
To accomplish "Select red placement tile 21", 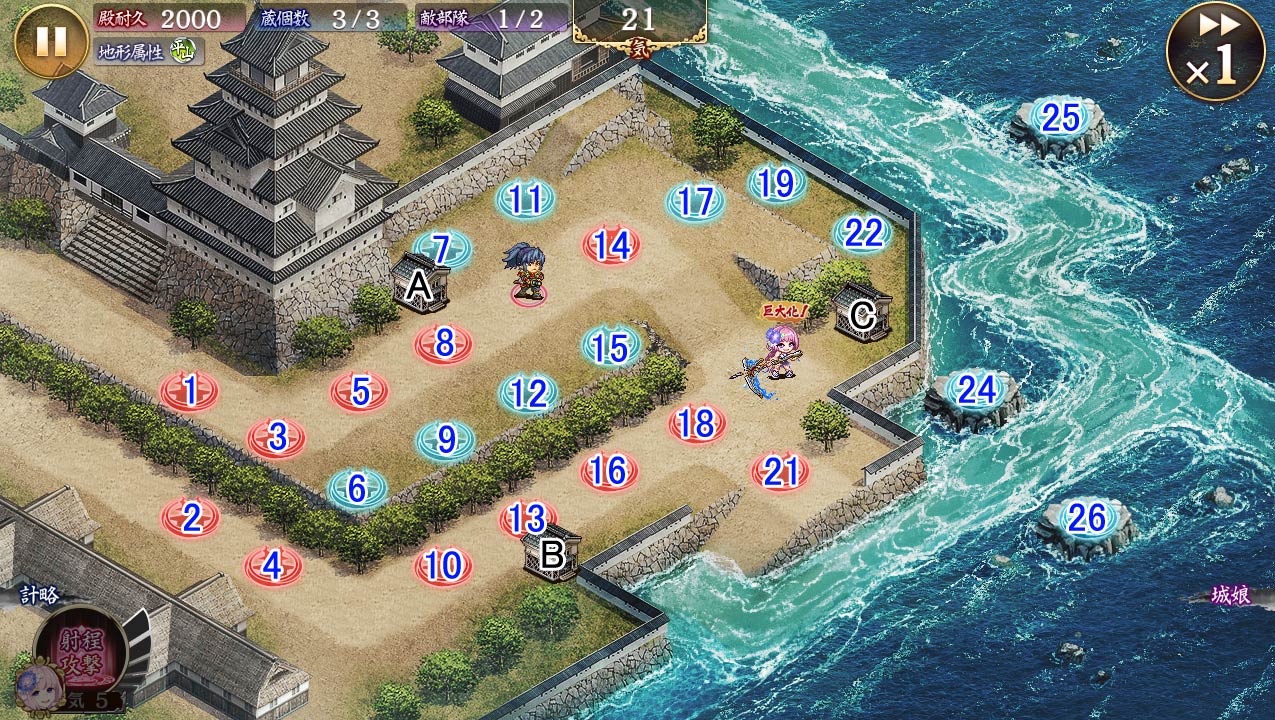I will [x=780, y=471].
